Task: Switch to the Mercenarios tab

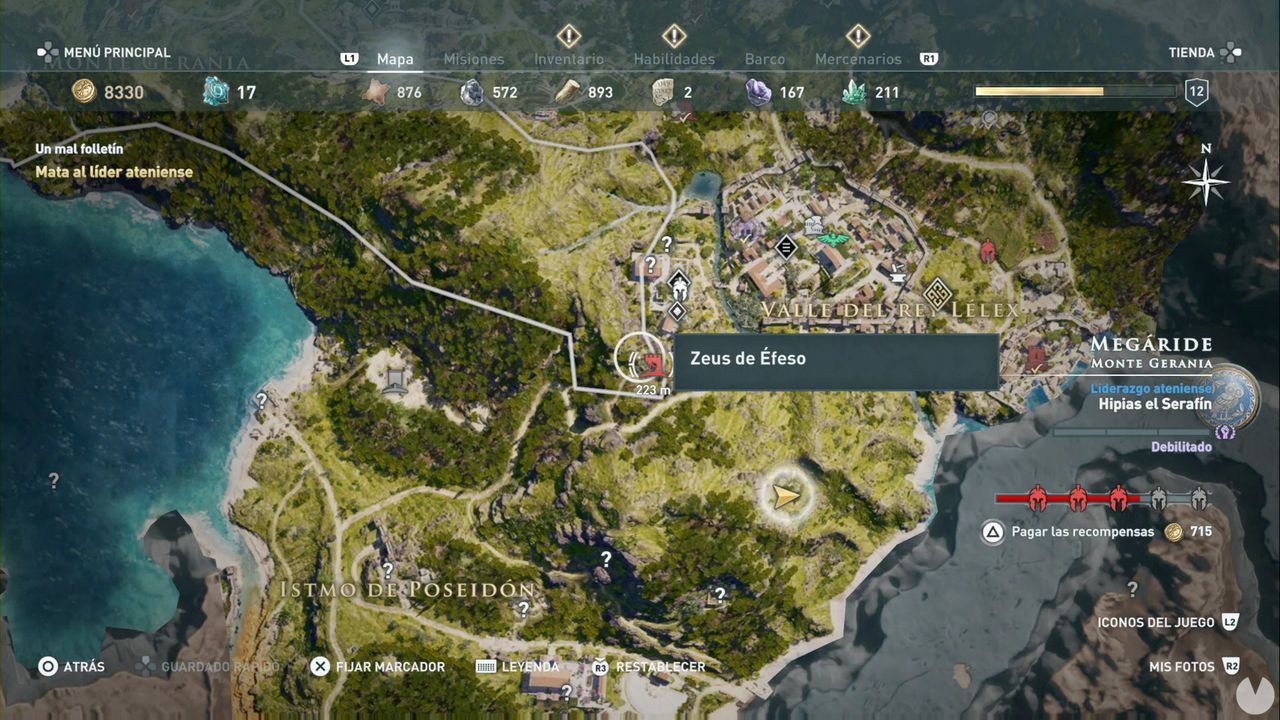Action: click(x=856, y=59)
